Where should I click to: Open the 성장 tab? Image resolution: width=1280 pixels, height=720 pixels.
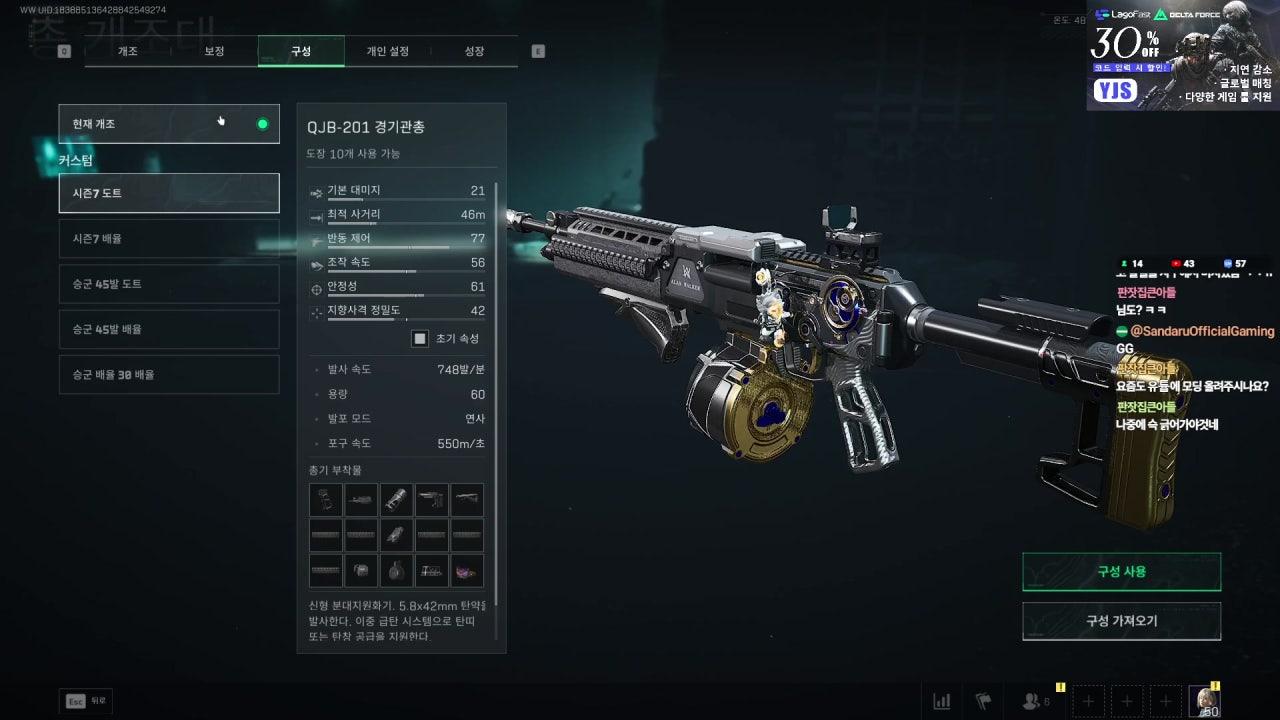[474, 51]
